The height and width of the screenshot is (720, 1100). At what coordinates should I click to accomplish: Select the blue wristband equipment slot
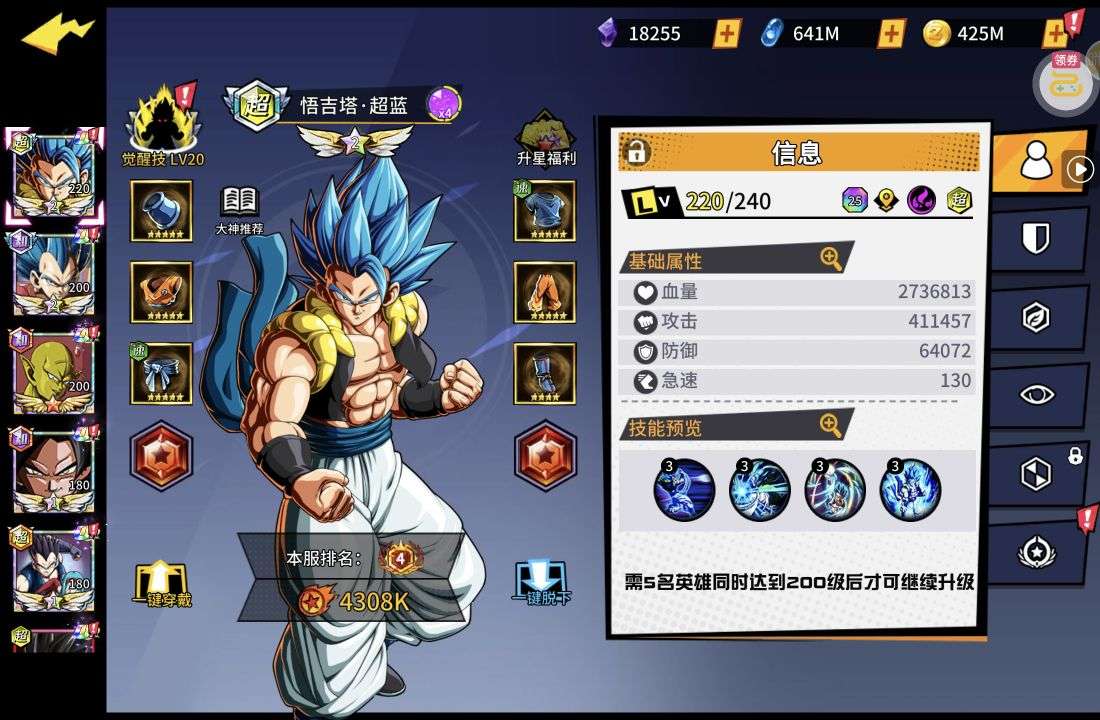tap(162, 211)
